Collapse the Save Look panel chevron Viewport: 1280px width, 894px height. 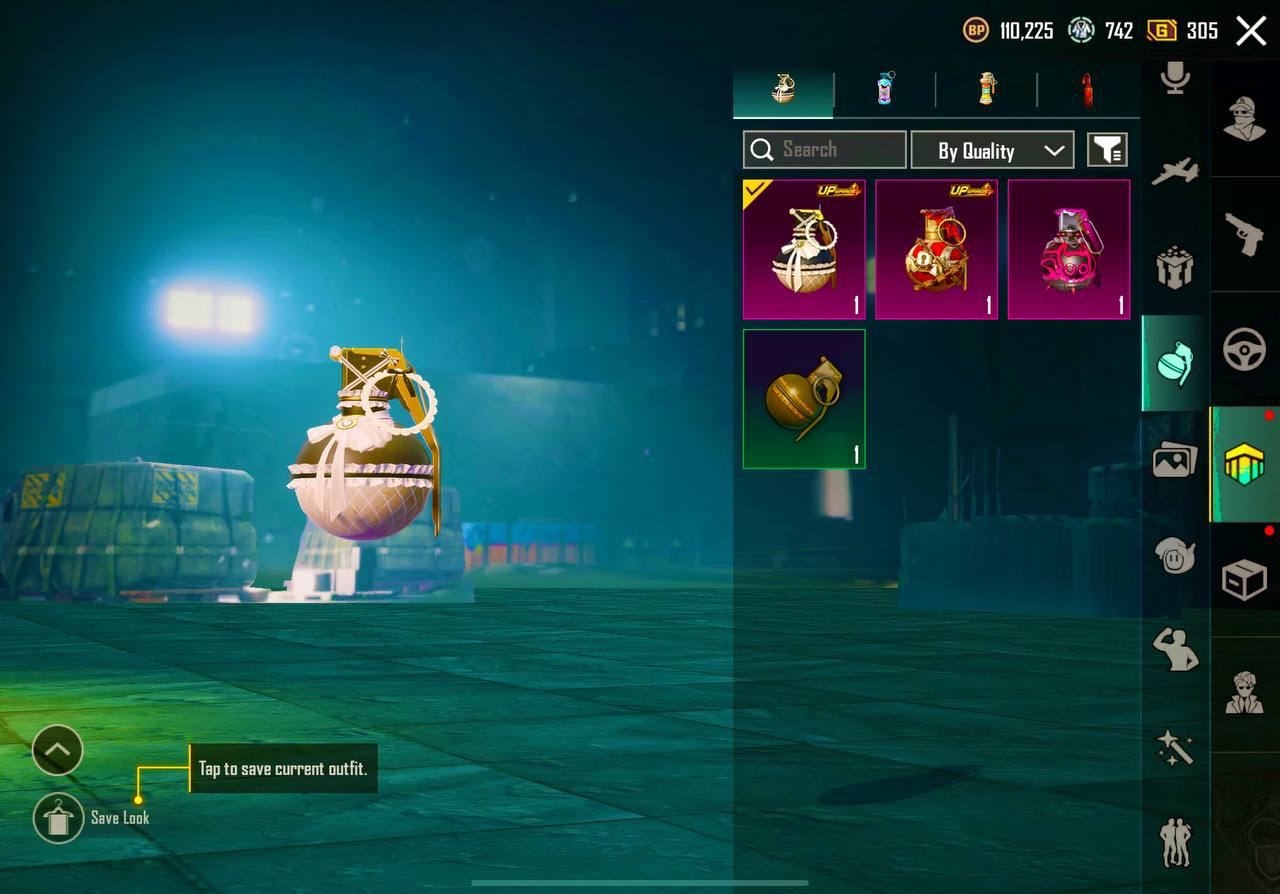(57, 750)
